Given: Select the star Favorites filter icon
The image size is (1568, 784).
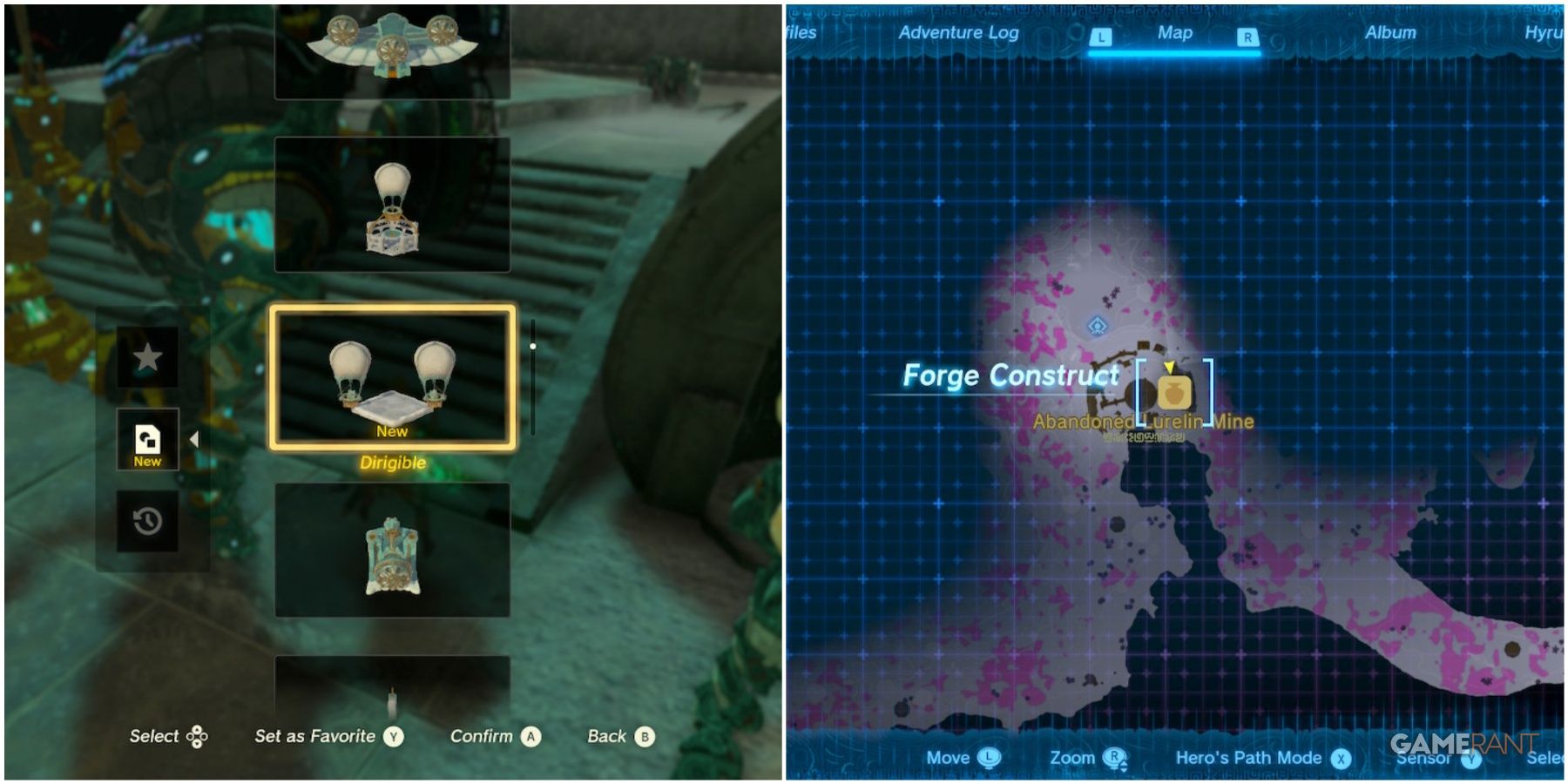Looking at the screenshot, I should [150, 357].
